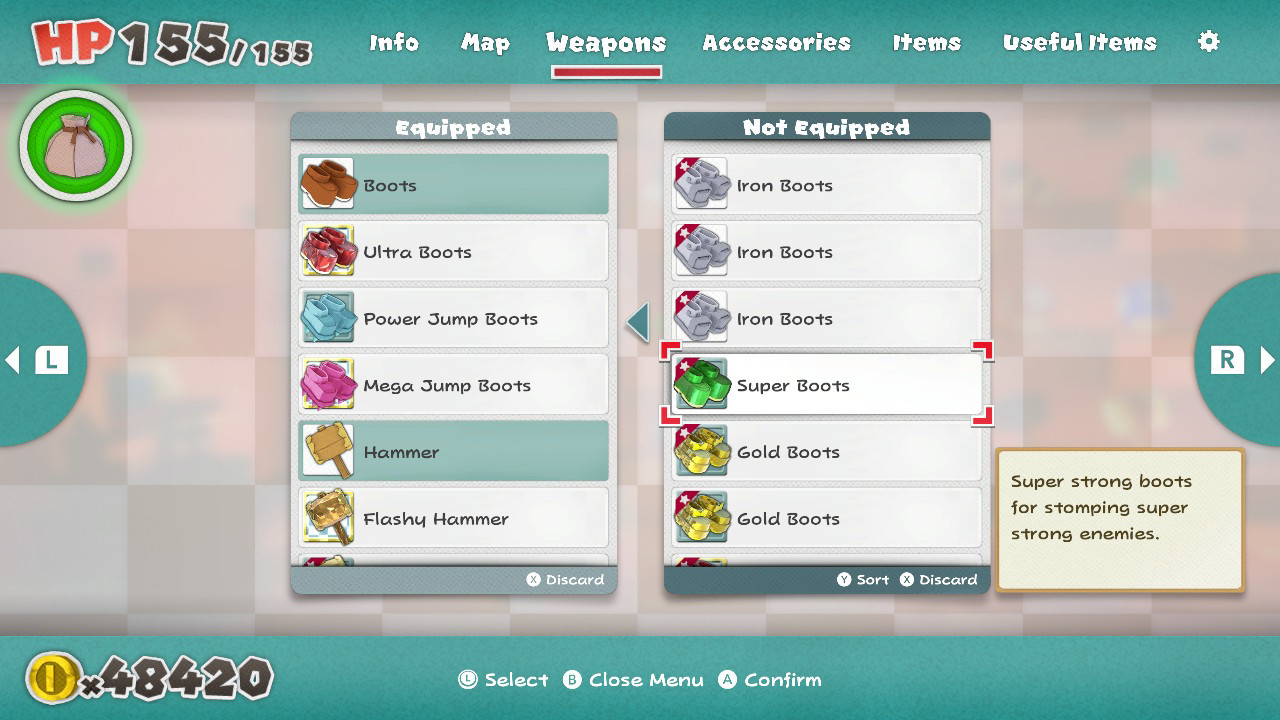Unequip the Hammer from the Equipped list
This screenshot has height=720, width=1280.
point(452,451)
